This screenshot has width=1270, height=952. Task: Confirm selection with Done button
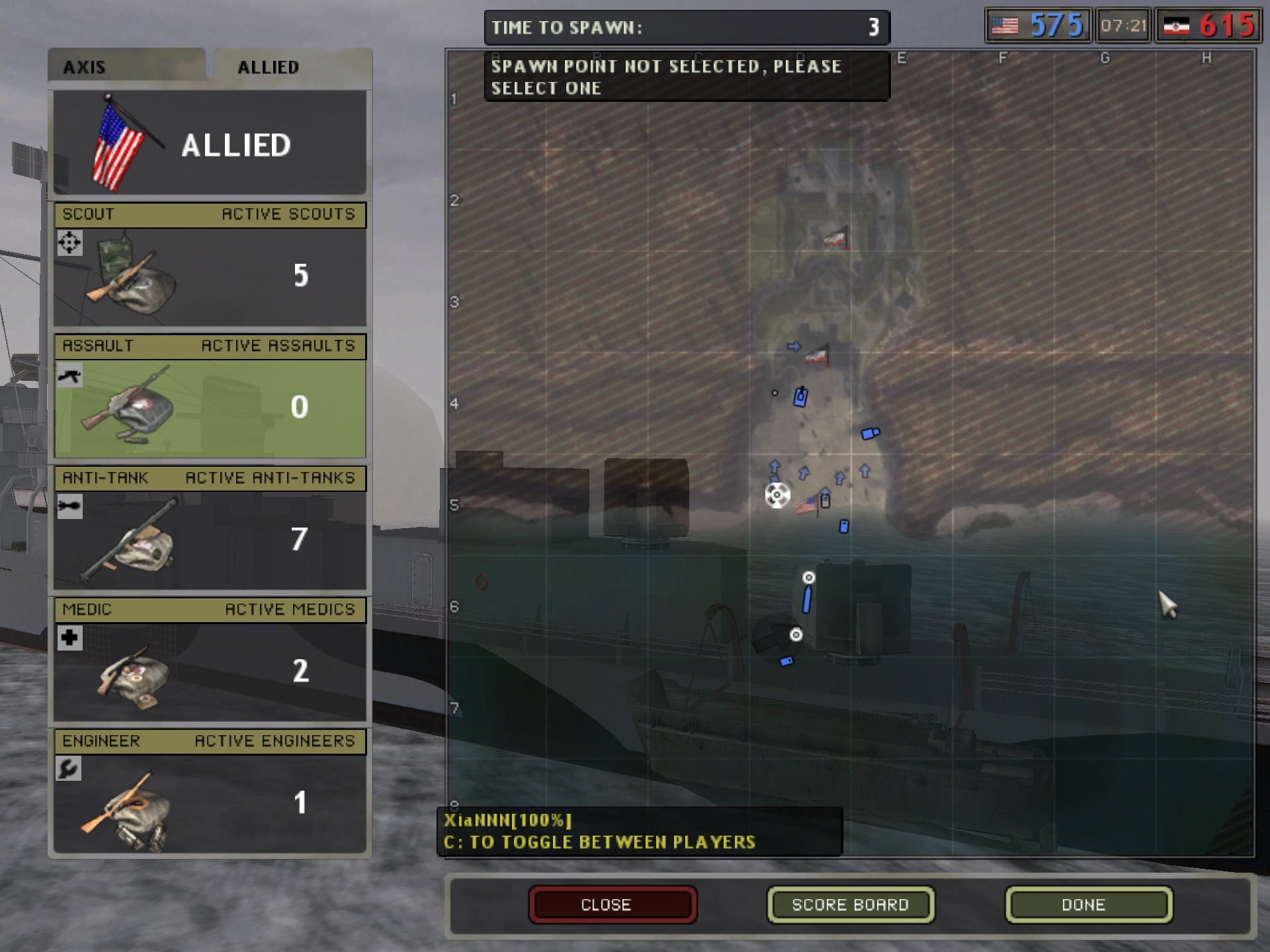point(1088,904)
